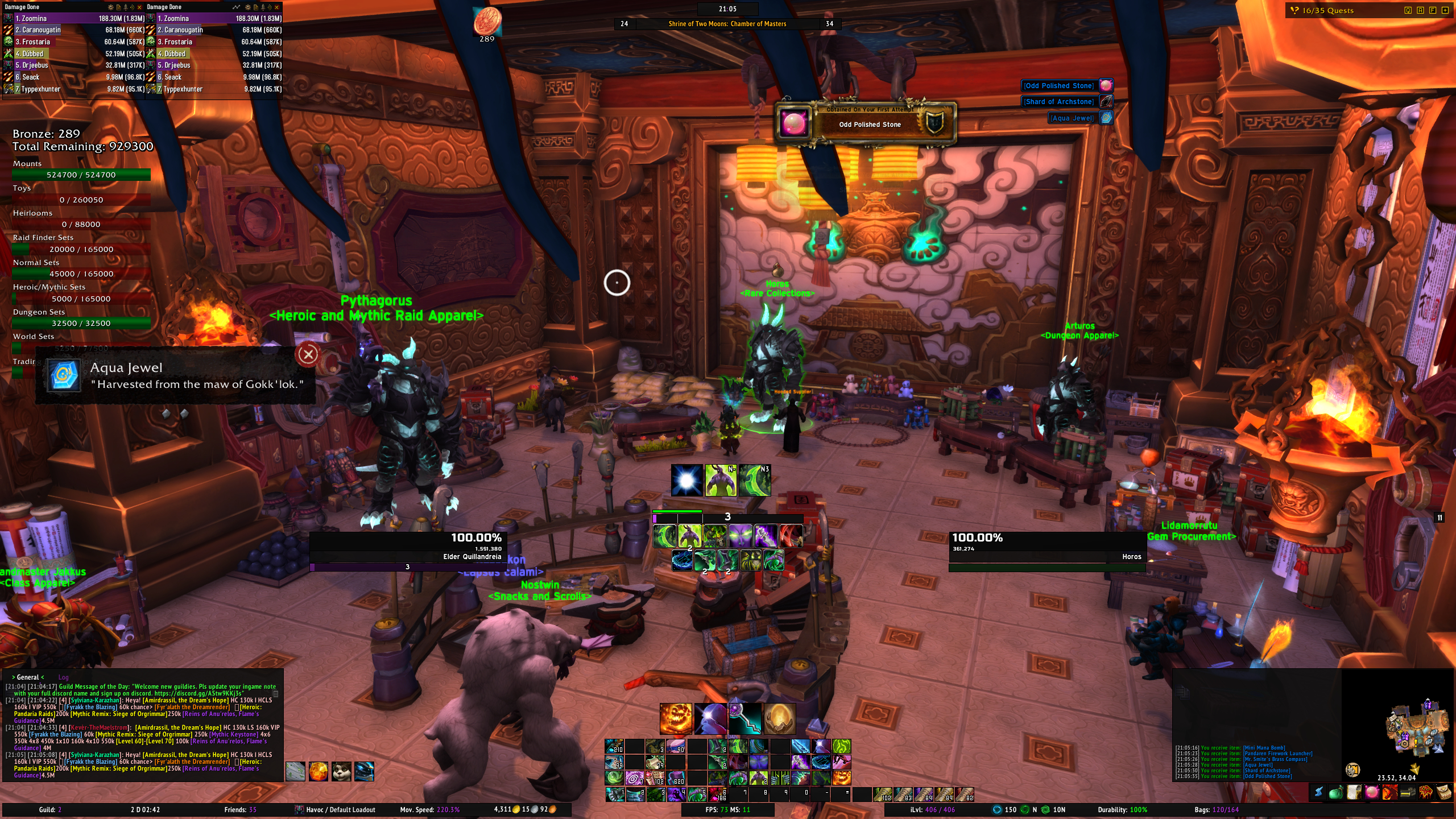Click the pink orb item icon
This screenshot has height=819, width=1456.
click(x=1372, y=792)
